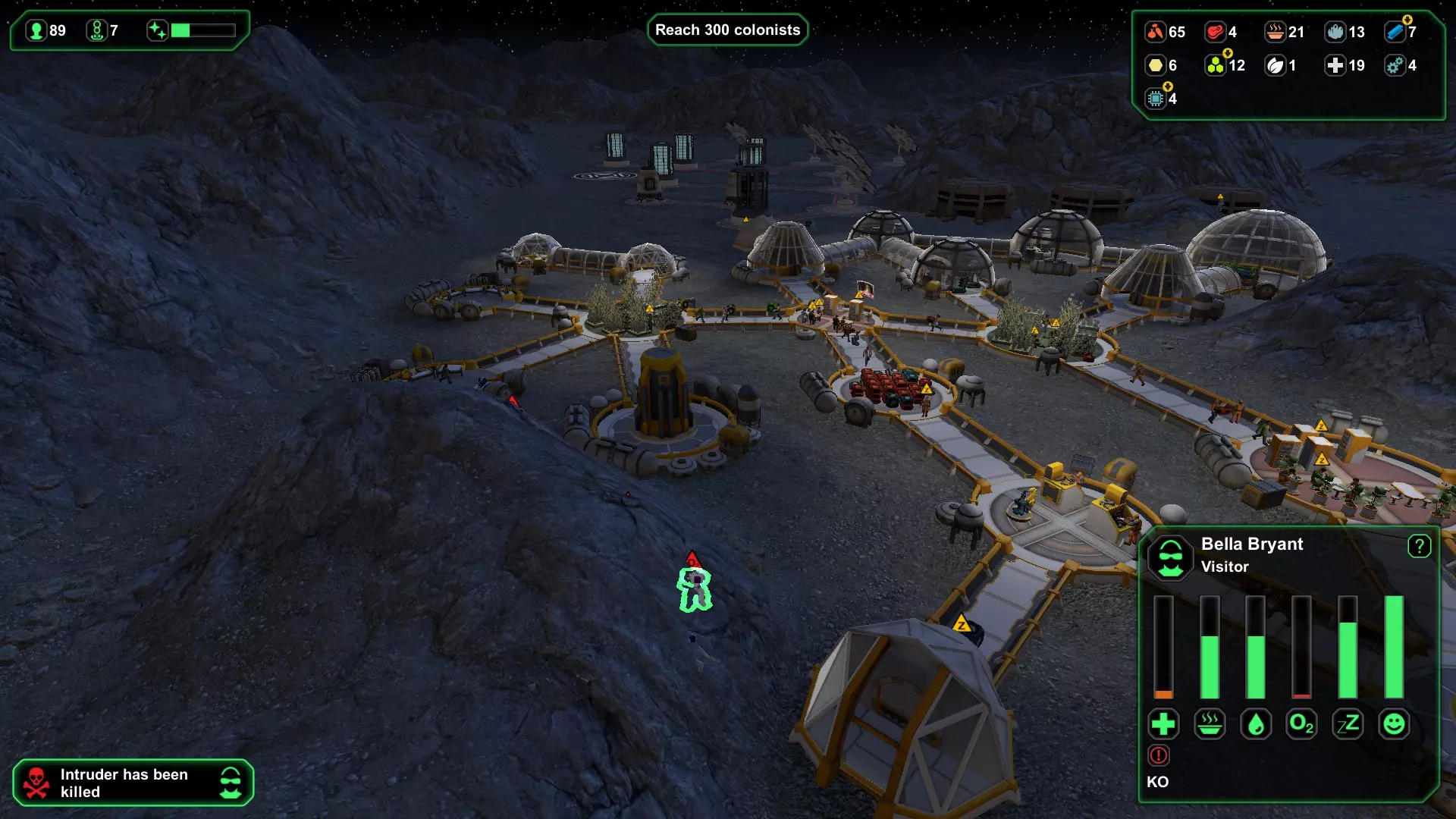The image size is (1456, 819).
Task: Open the help button in Bella Bryant's panel
Action: coord(1419,546)
